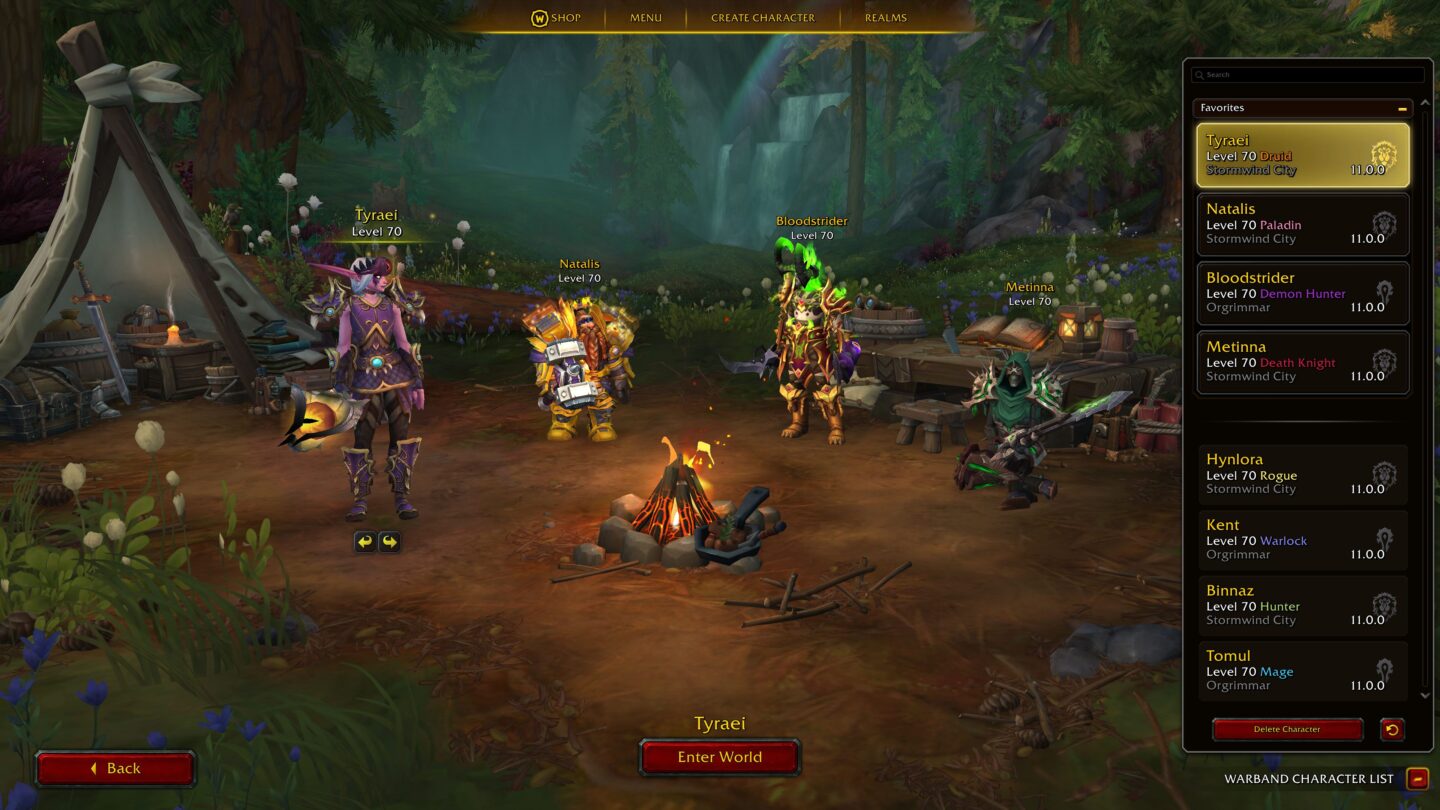Open the MENU item in the top bar
This screenshot has height=810, width=1440.
[x=645, y=17]
